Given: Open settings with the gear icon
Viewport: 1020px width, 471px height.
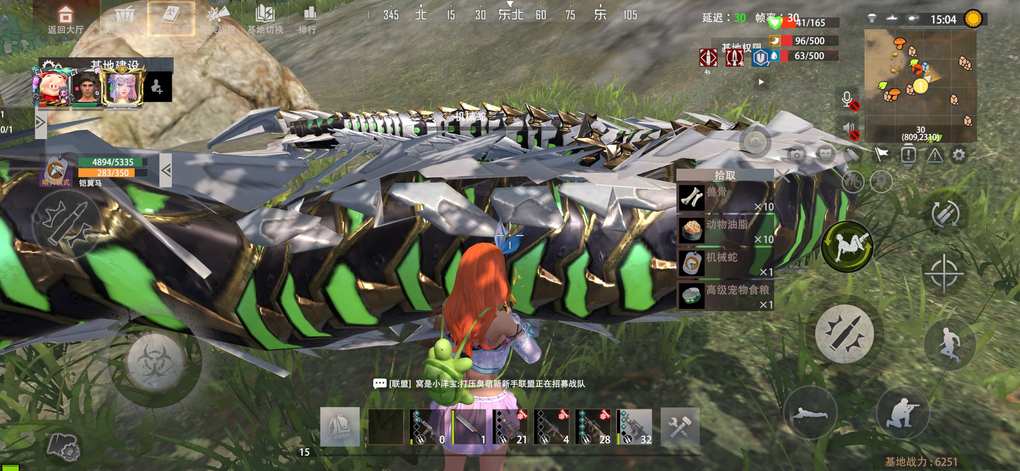Looking at the screenshot, I should (x=959, y=155).
